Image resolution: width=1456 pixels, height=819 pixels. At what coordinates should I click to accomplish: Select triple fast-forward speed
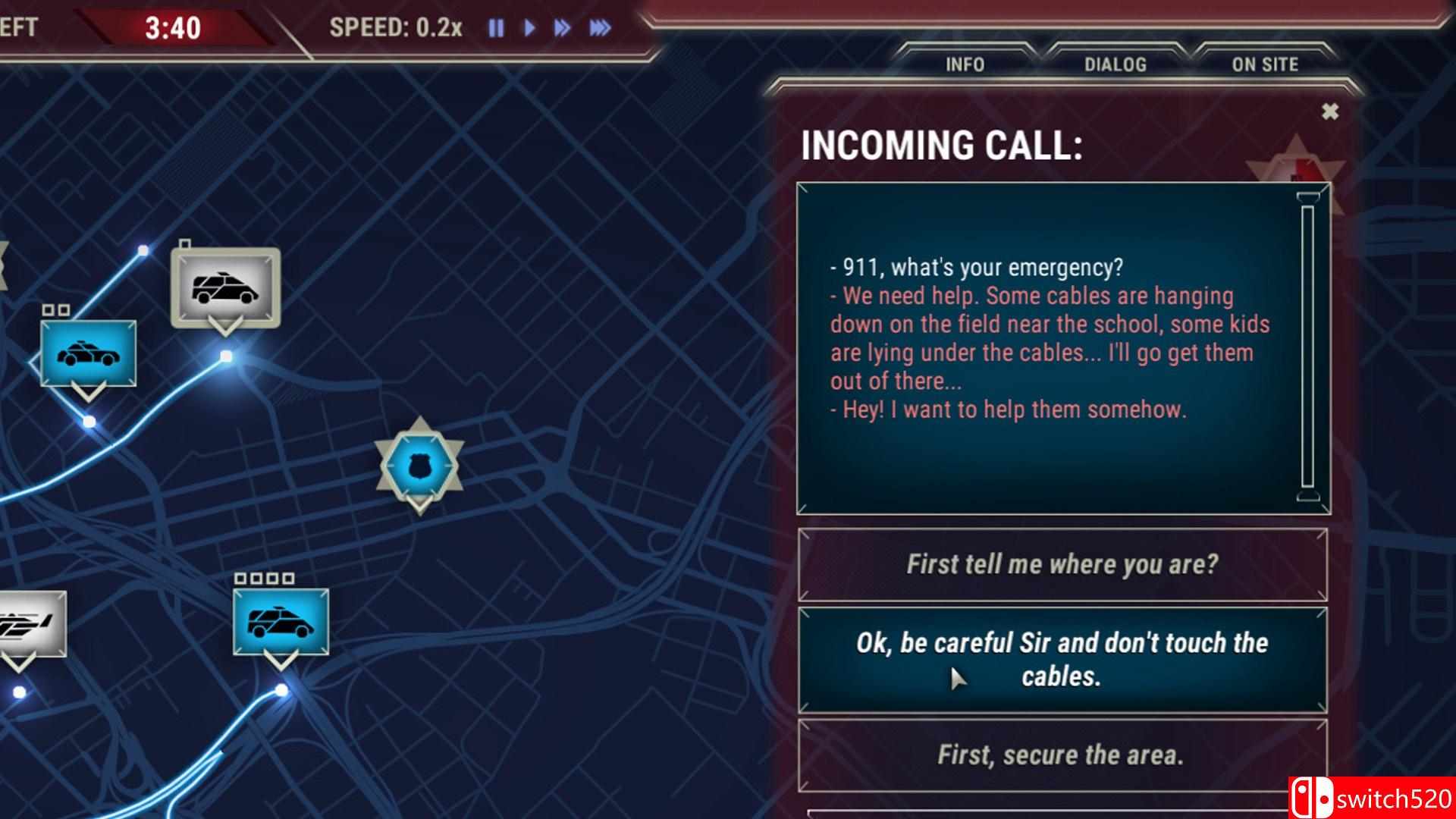pyautogui.click(x=600, y=29)
